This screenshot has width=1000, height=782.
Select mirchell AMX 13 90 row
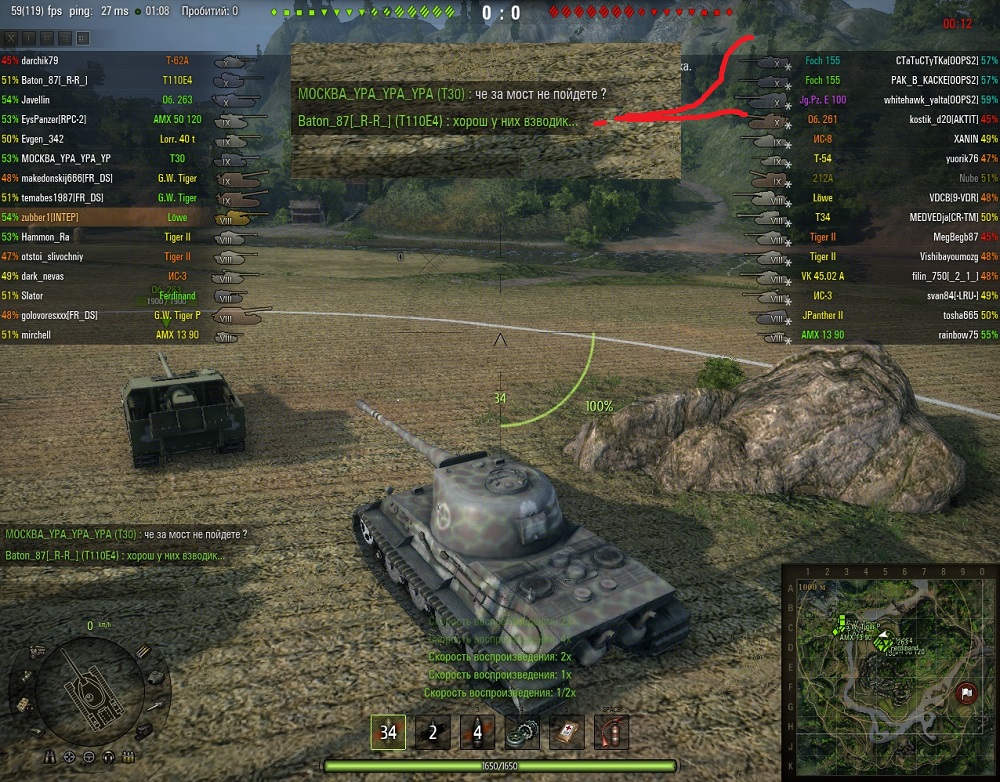[50, 335]
